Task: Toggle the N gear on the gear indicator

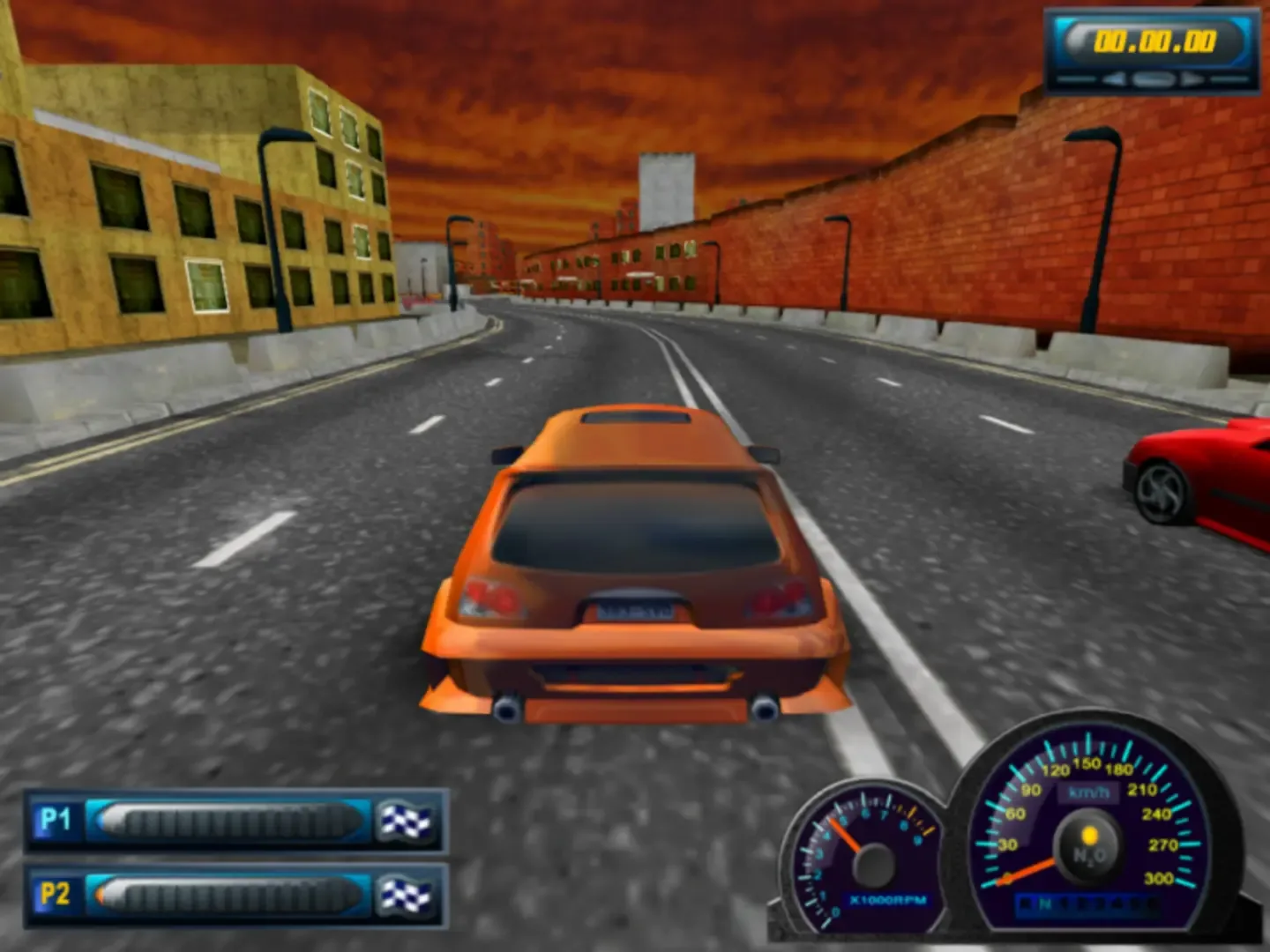Action: [1043, 903]
